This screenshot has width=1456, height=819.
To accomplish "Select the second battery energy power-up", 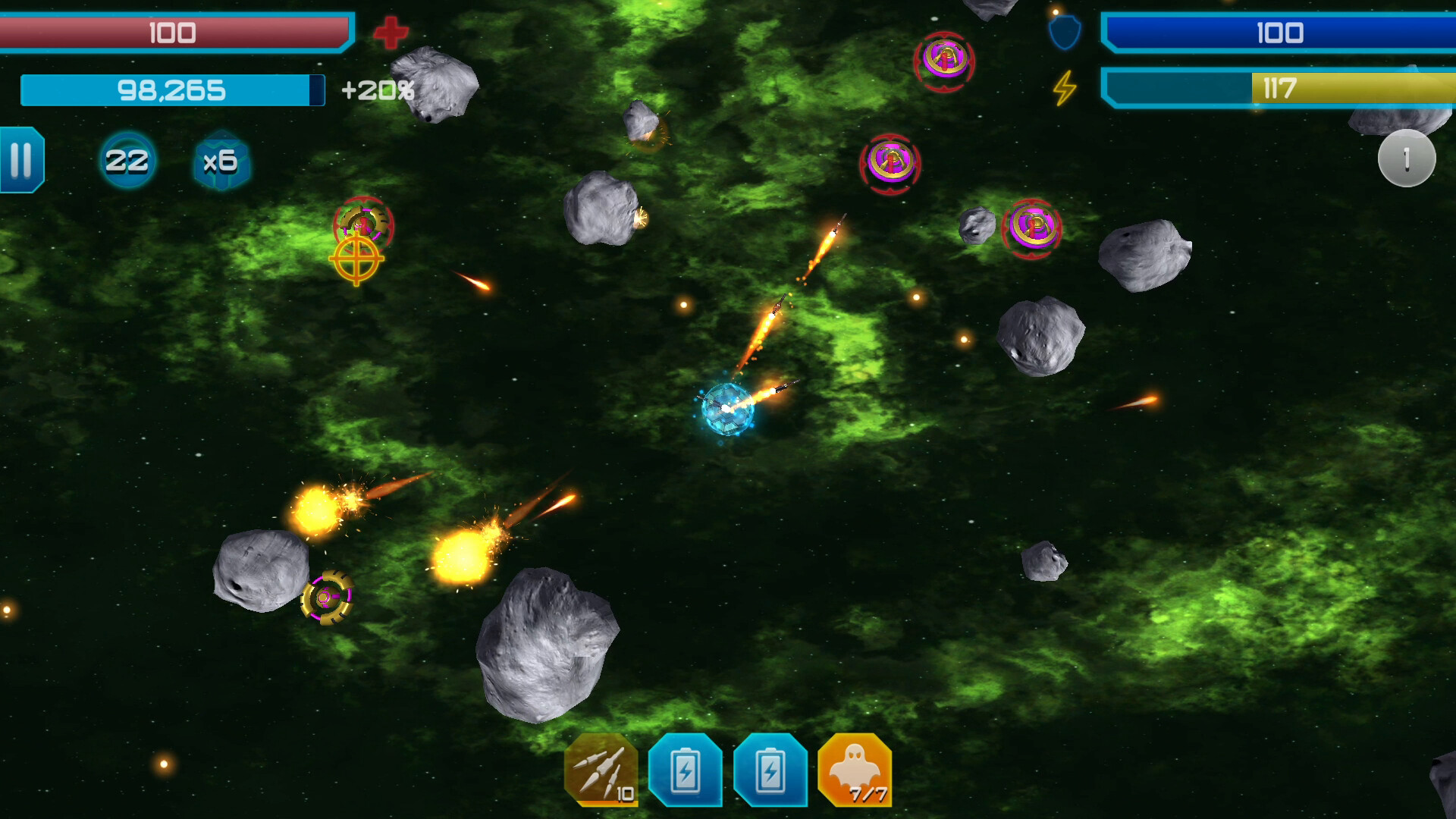I will 770,773.
